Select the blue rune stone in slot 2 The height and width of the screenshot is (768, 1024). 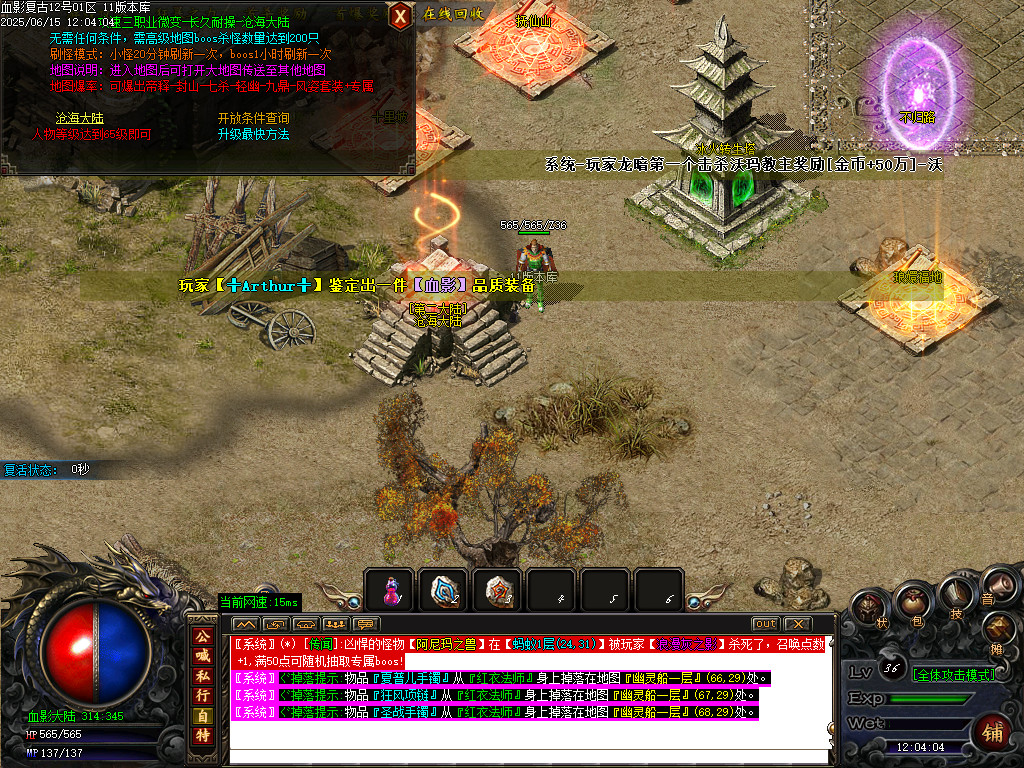pos(443,591)
